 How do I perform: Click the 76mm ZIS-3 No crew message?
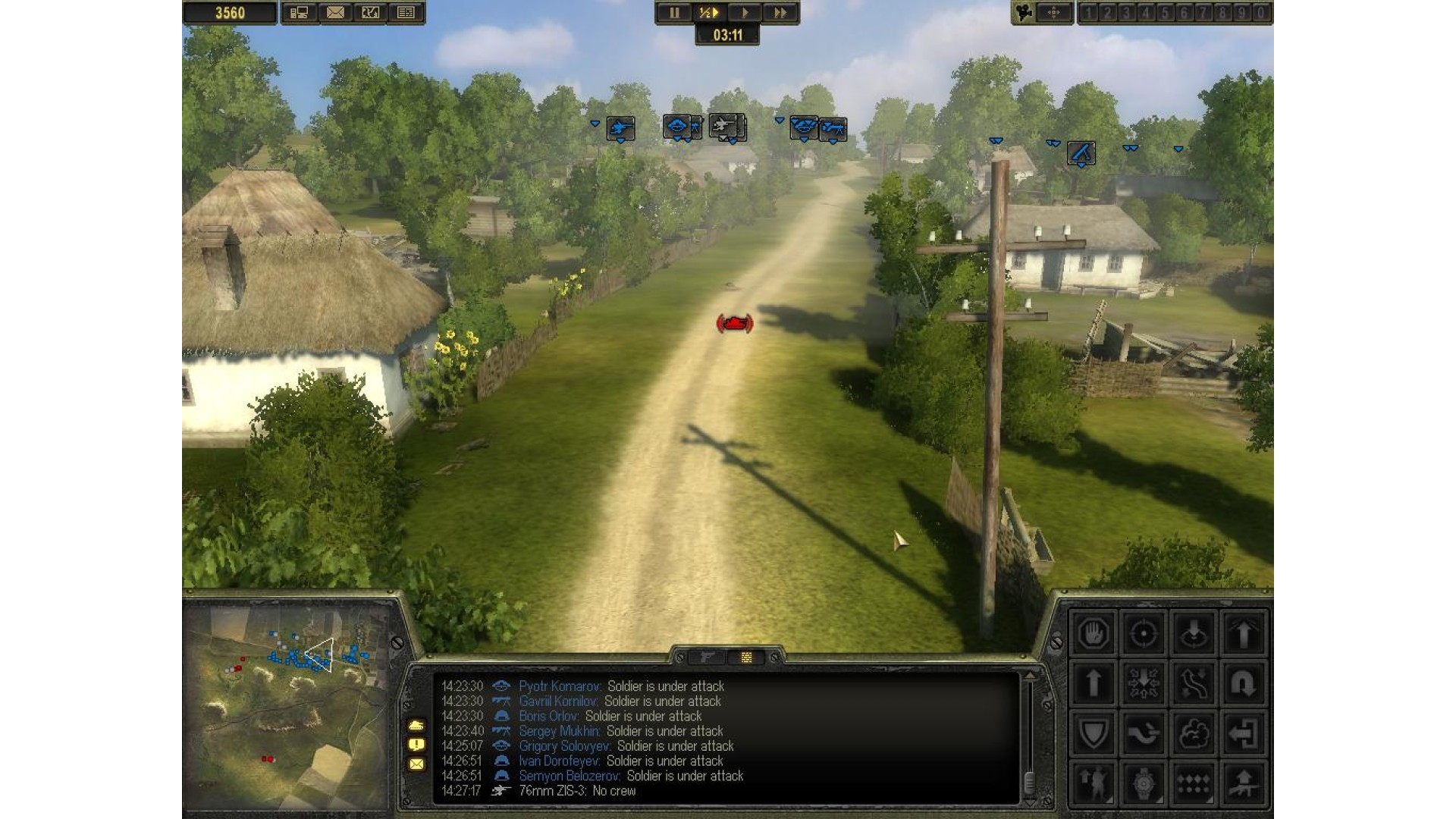576,791
